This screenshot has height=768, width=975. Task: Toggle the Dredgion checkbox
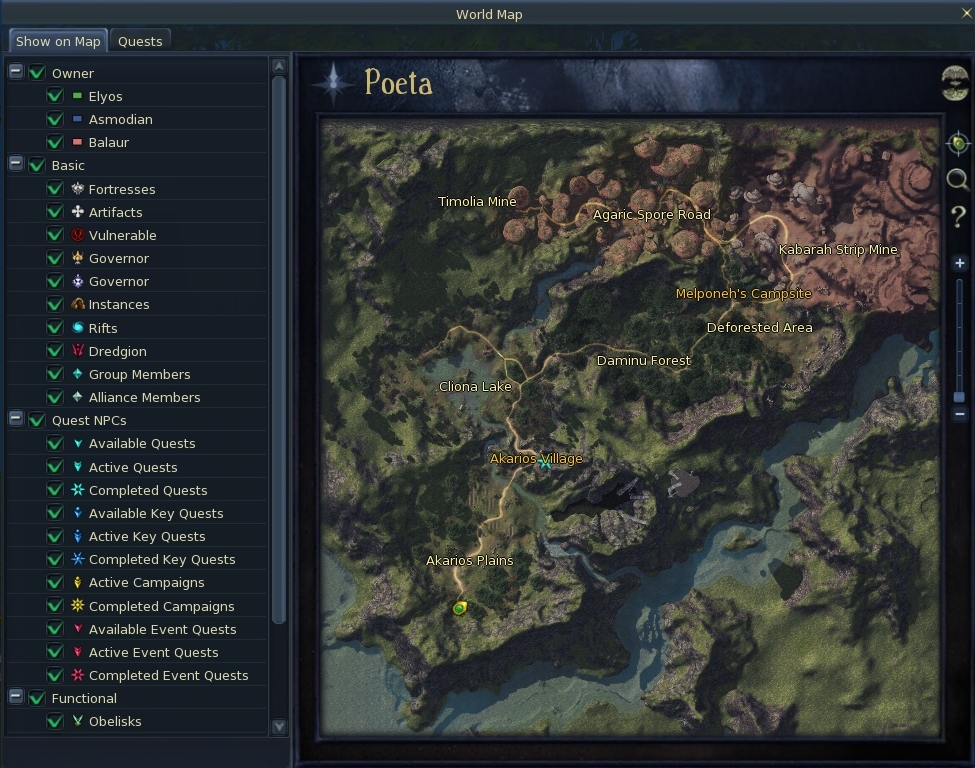(x=55, y=351)
